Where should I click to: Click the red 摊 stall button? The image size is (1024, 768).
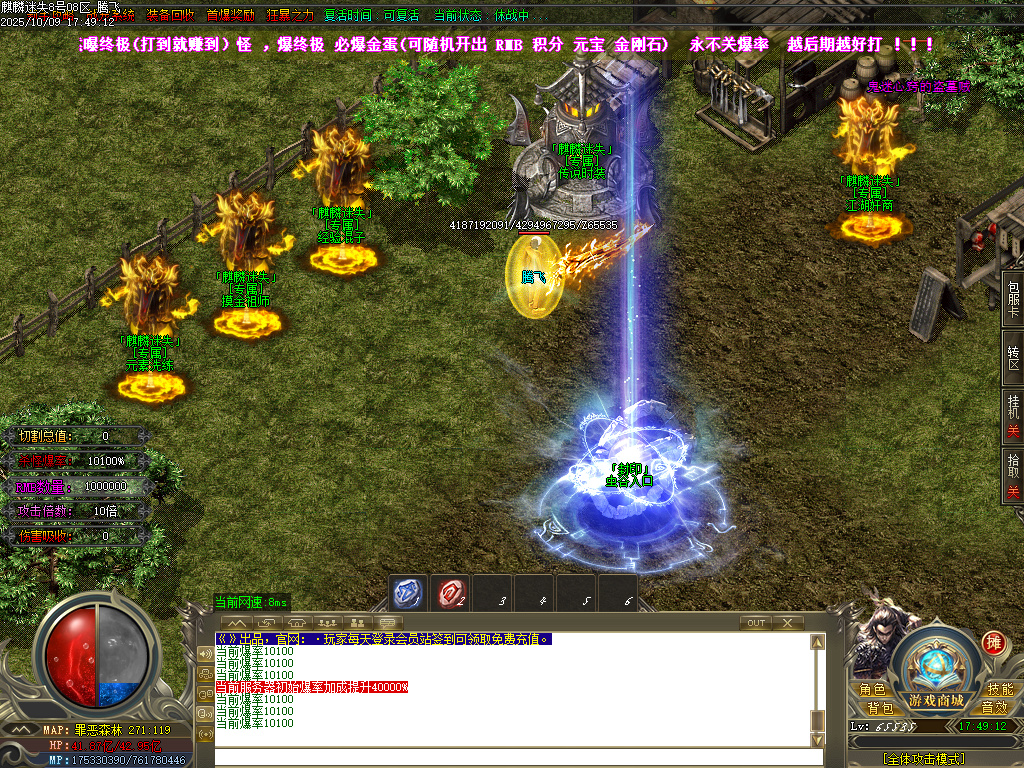(993, 642)
